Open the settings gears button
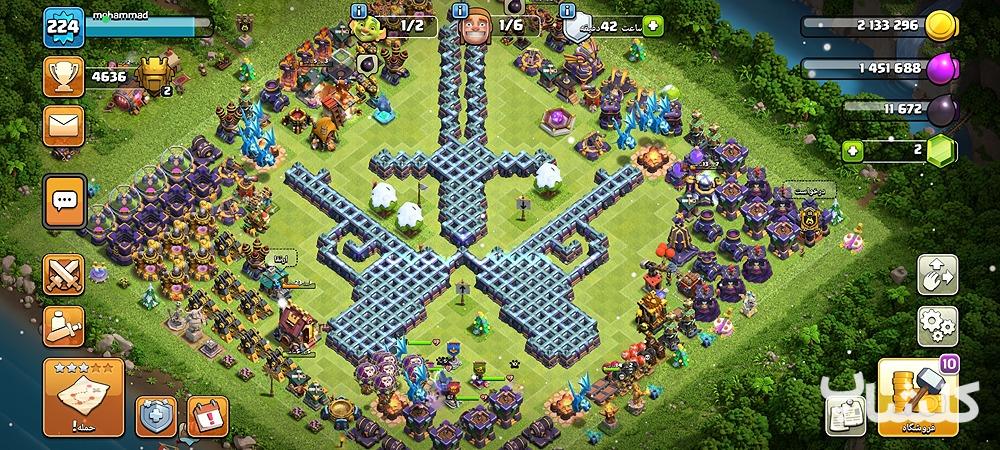 [x=937, y=327]
